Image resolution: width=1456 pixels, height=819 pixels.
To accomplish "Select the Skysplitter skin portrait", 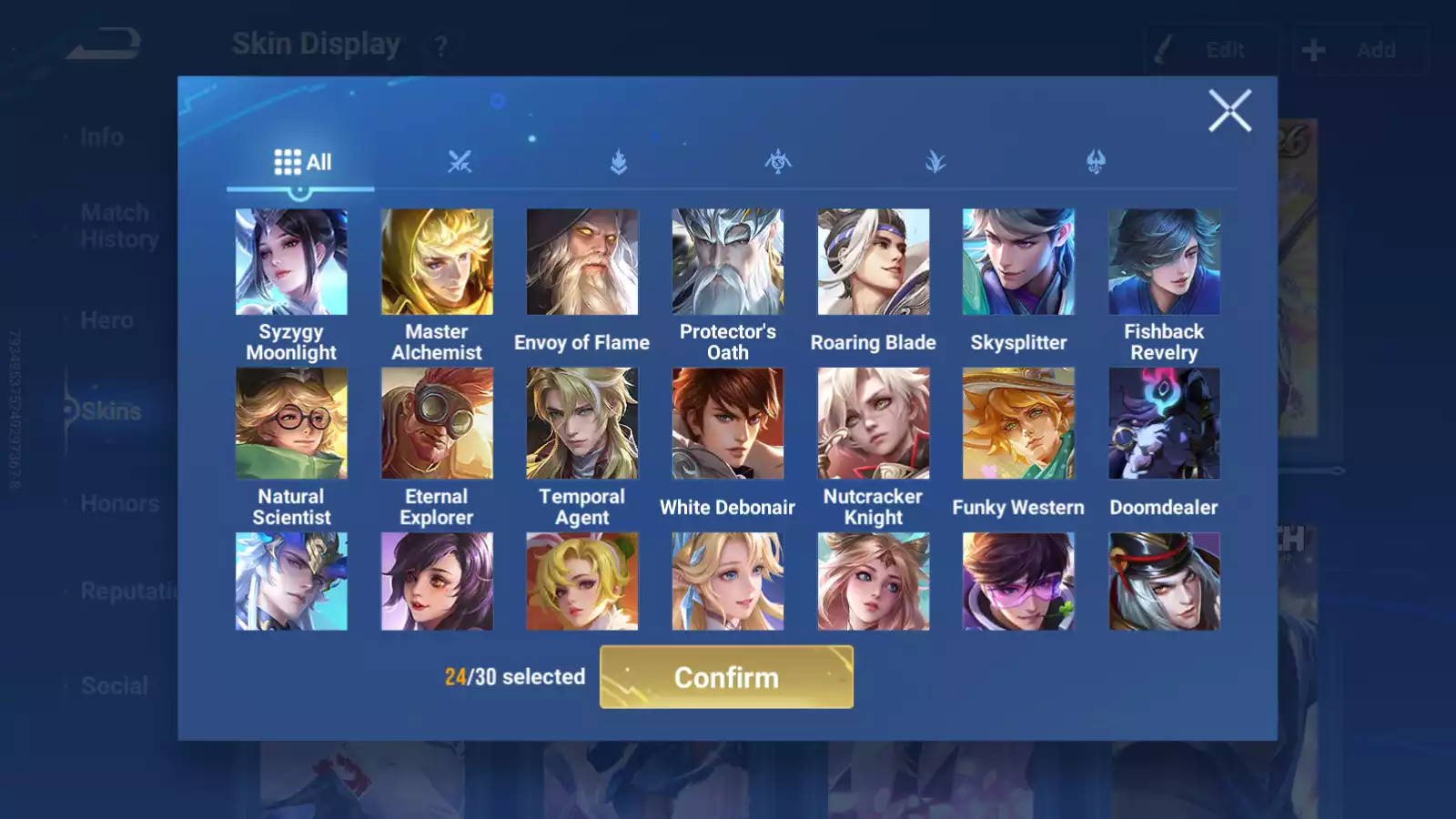I will 1018,262.
